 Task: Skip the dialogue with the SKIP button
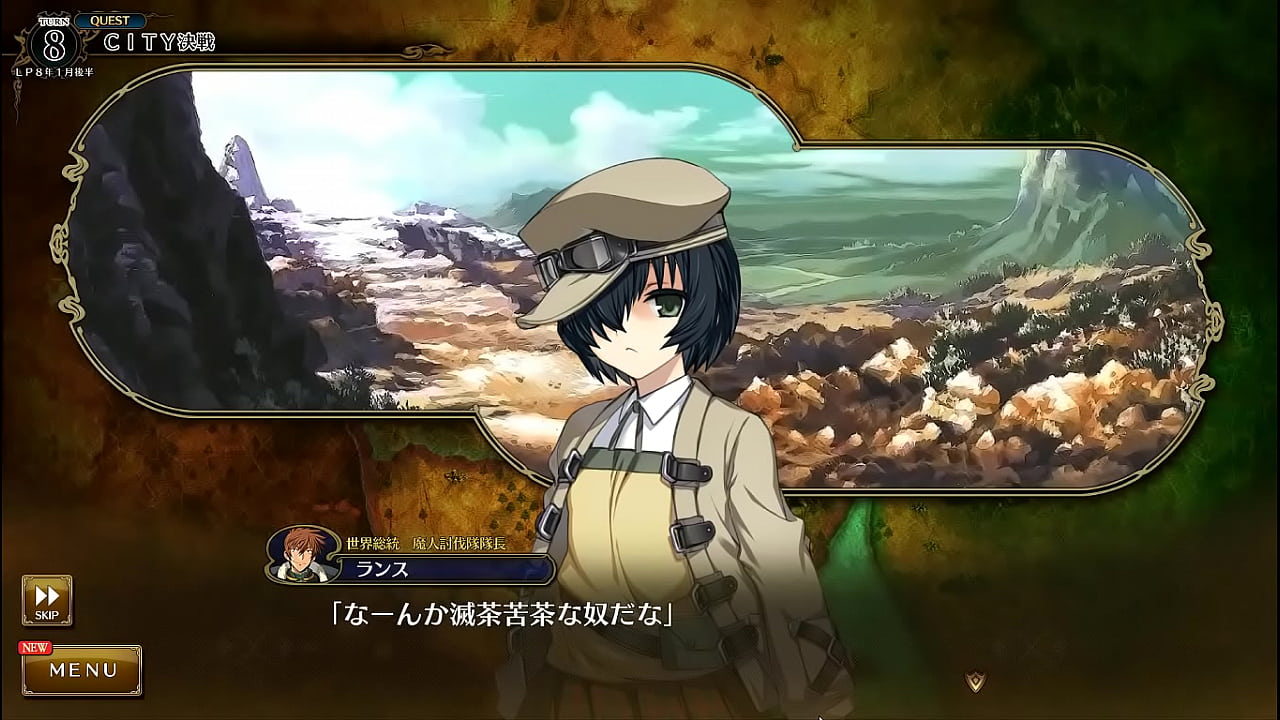pyautogui.click(x=47, y=599)
